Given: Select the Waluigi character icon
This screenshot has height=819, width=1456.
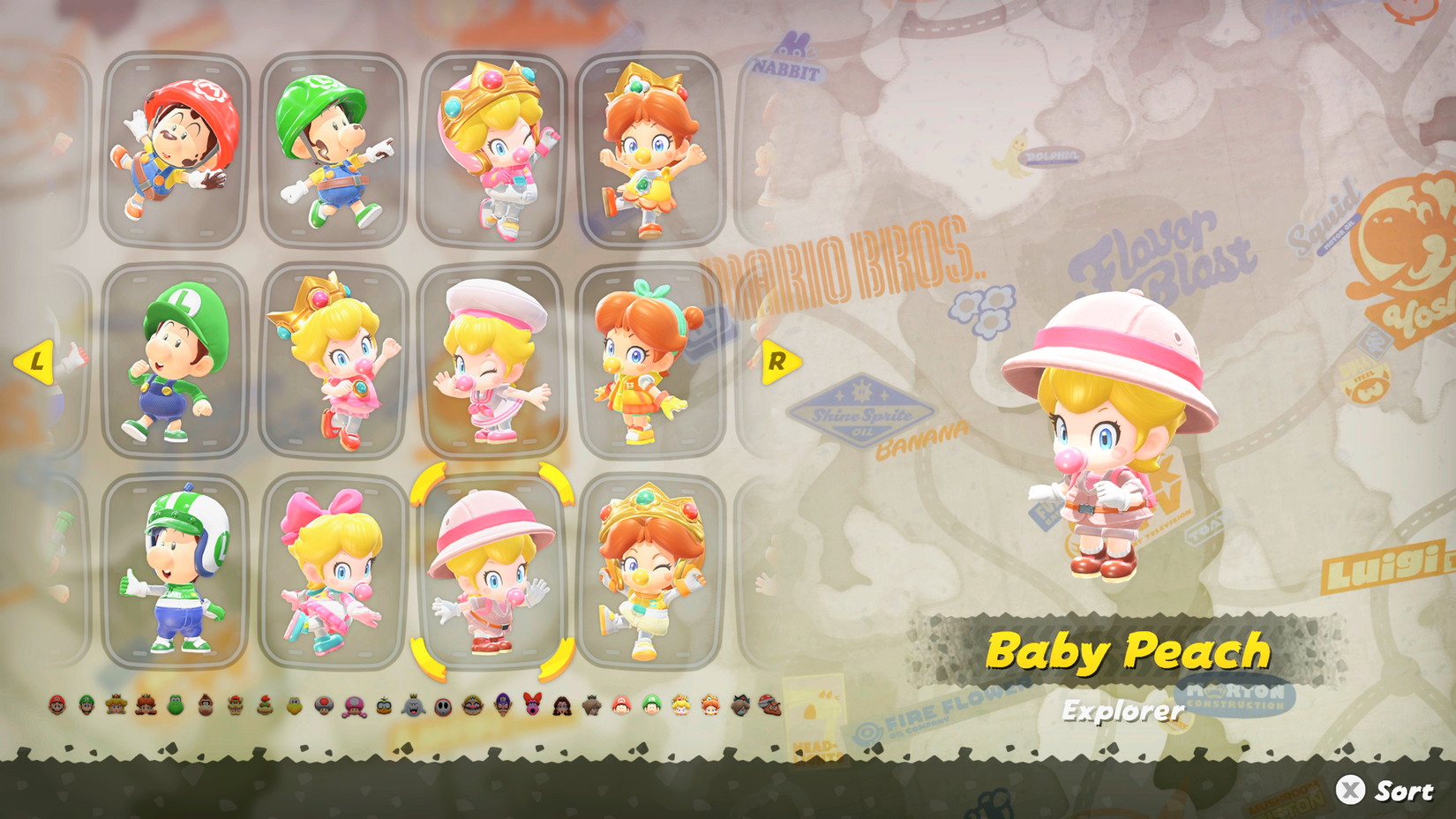Looking at the screenshot, I should (x=501, y=707).
